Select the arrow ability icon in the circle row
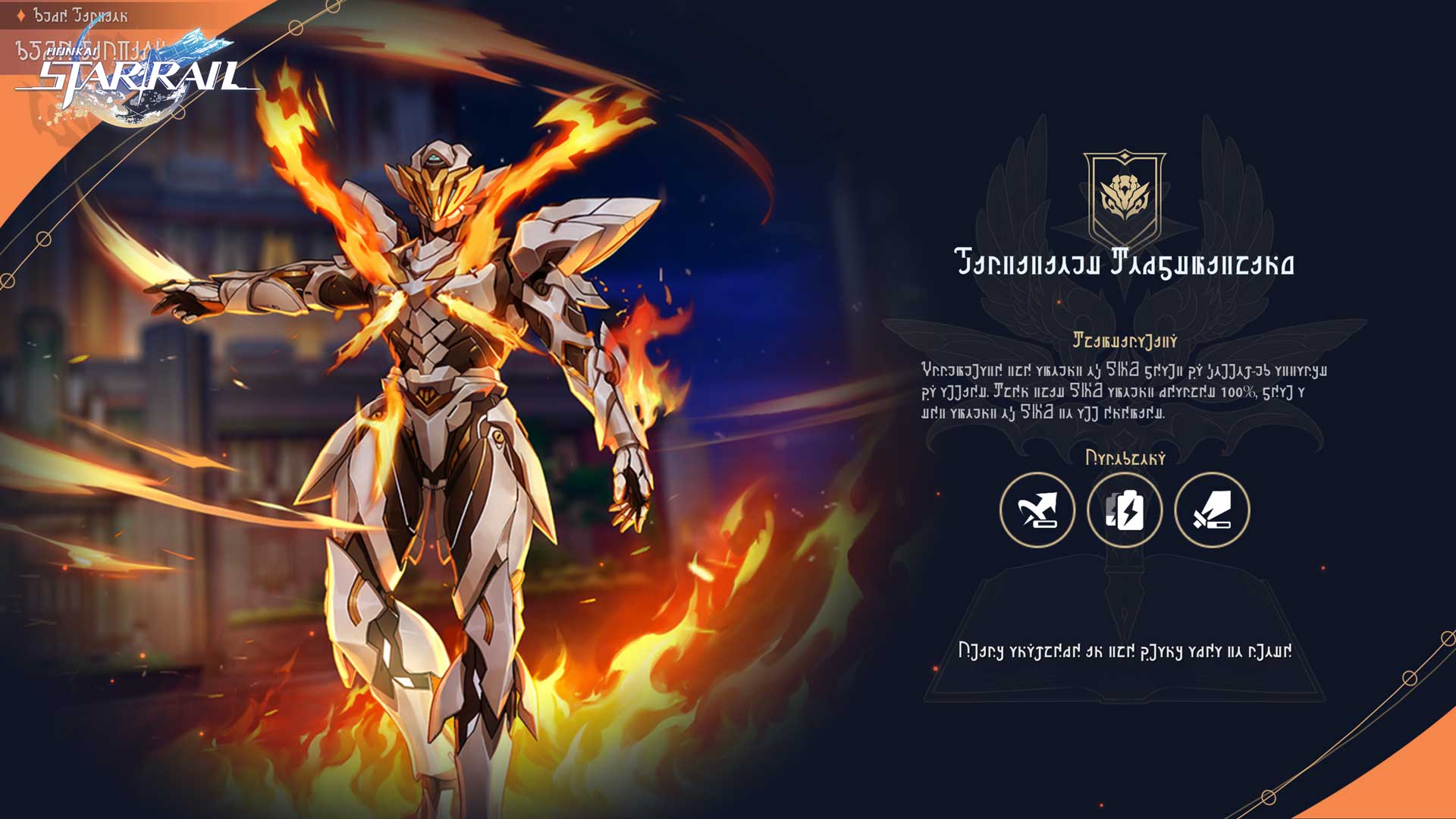This screenshot has width=1456, height=819. coord(1037,510)
